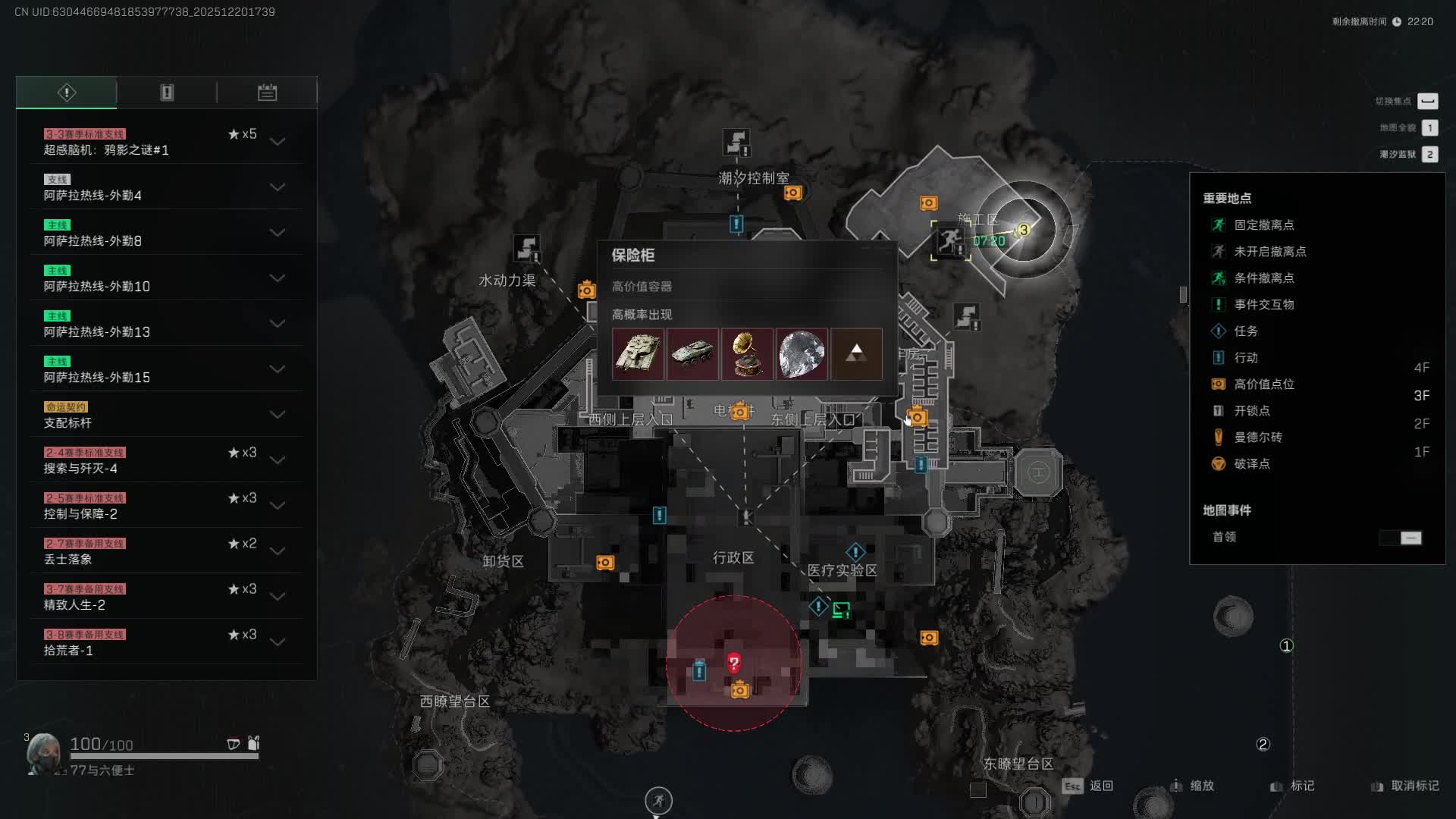Expand the 拾荒者-1 mission entry
1456x819 pixels.
click(278, 642)
